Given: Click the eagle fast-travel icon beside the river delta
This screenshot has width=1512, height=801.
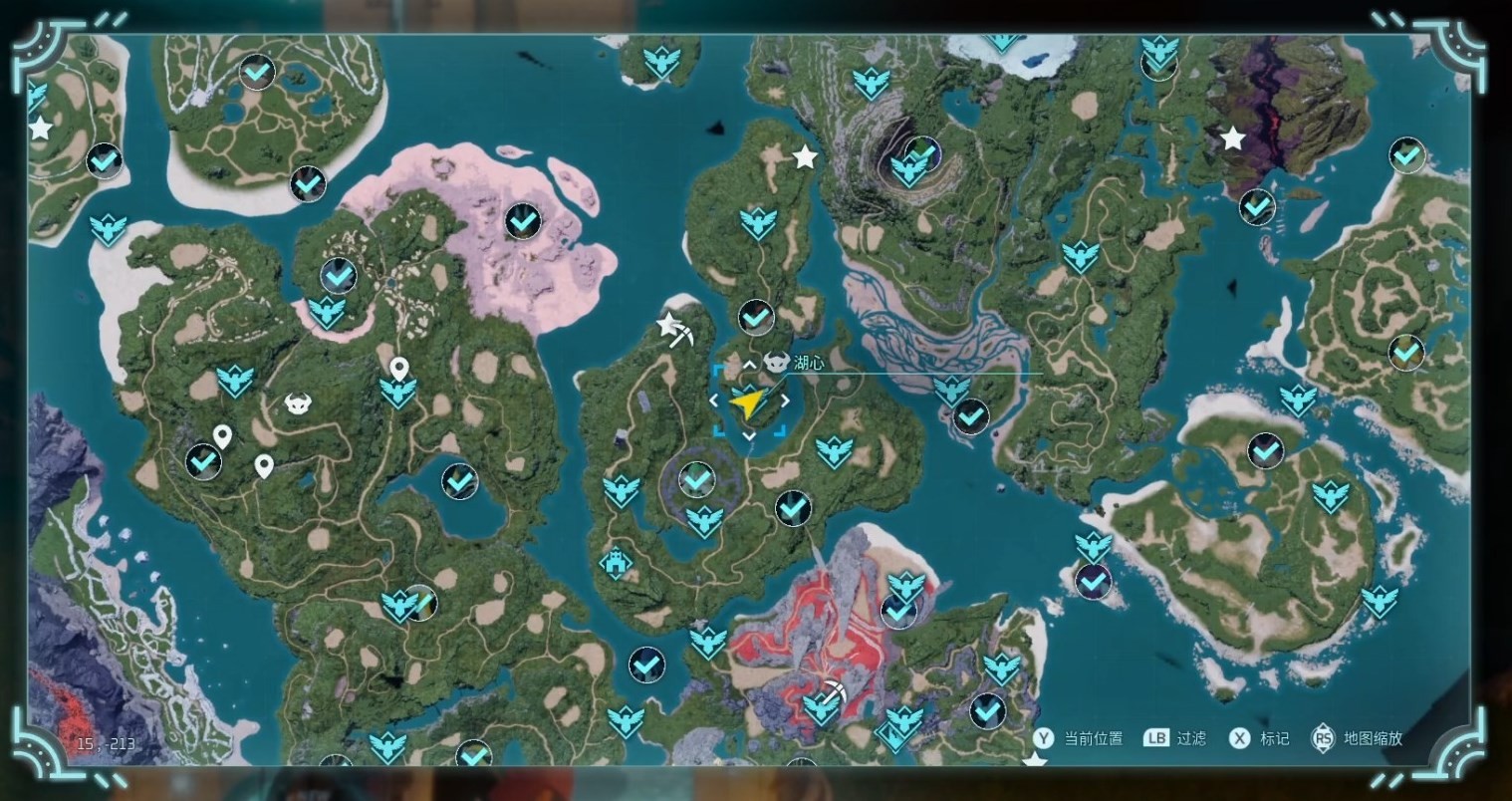Looking at the screenshot, I should click(x=951, y=390).
